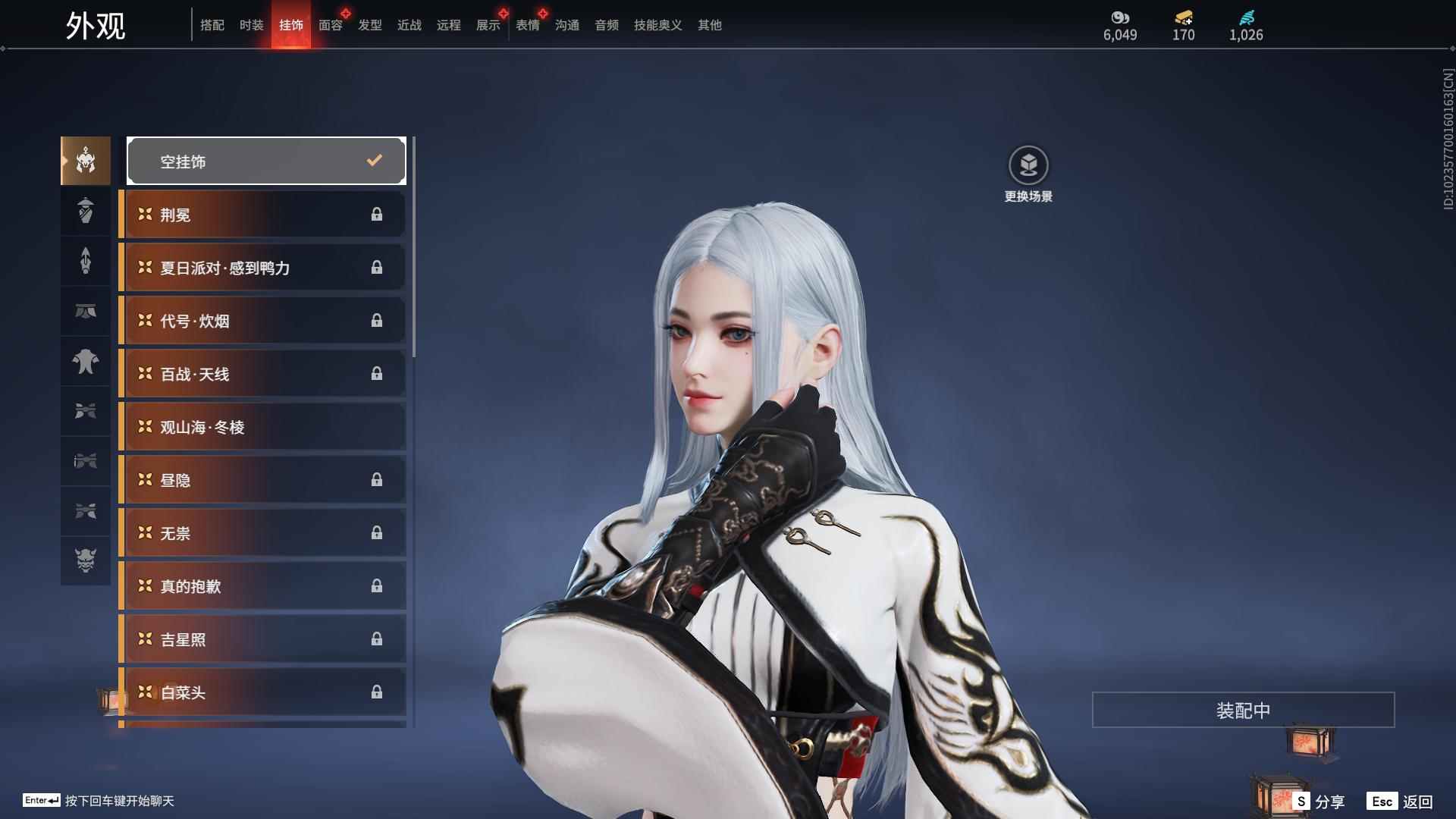Open the 时装 tab
1456x819 pixels.
pos(252,25)
